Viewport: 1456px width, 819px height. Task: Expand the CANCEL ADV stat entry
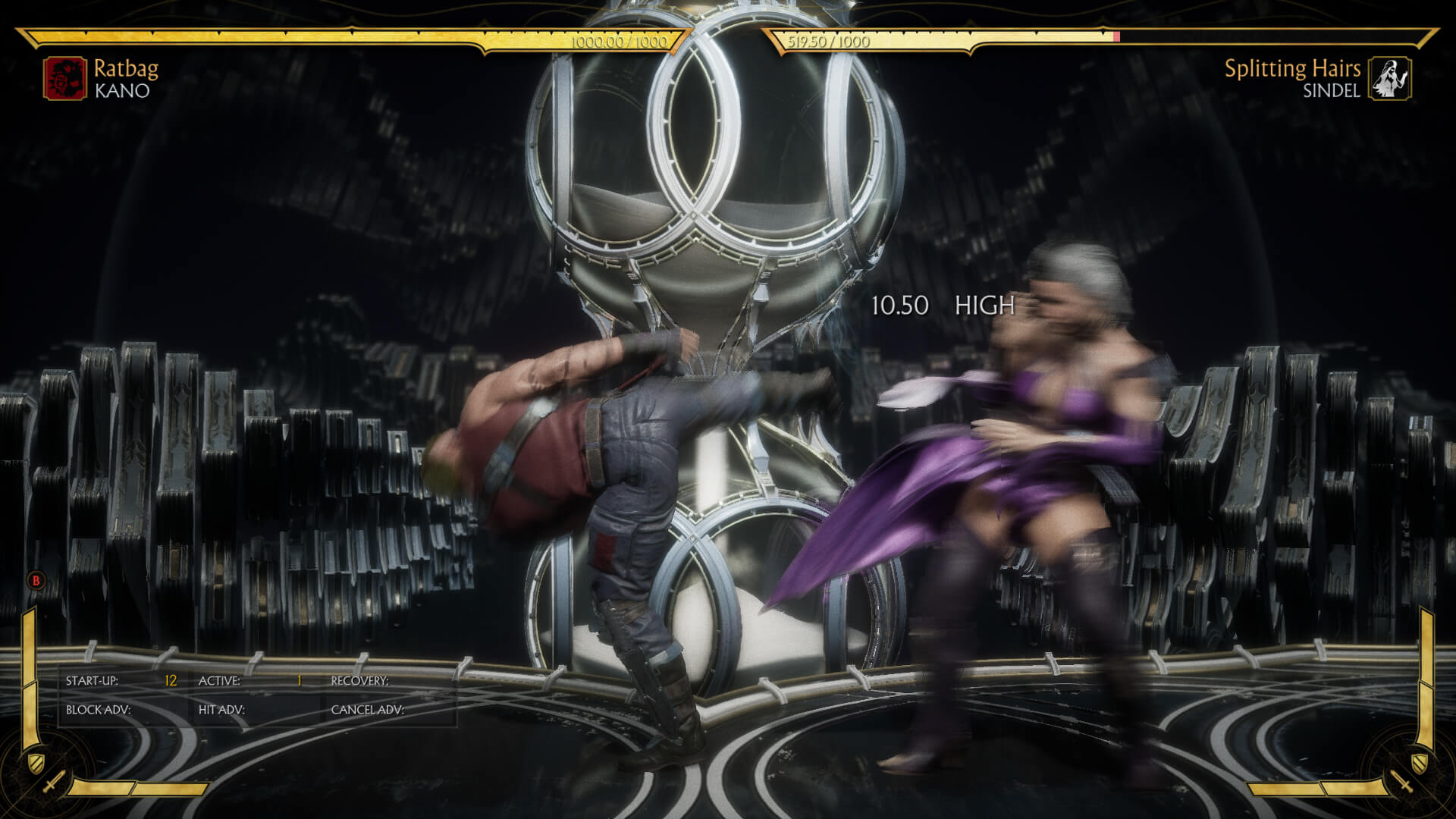(368, 709)
